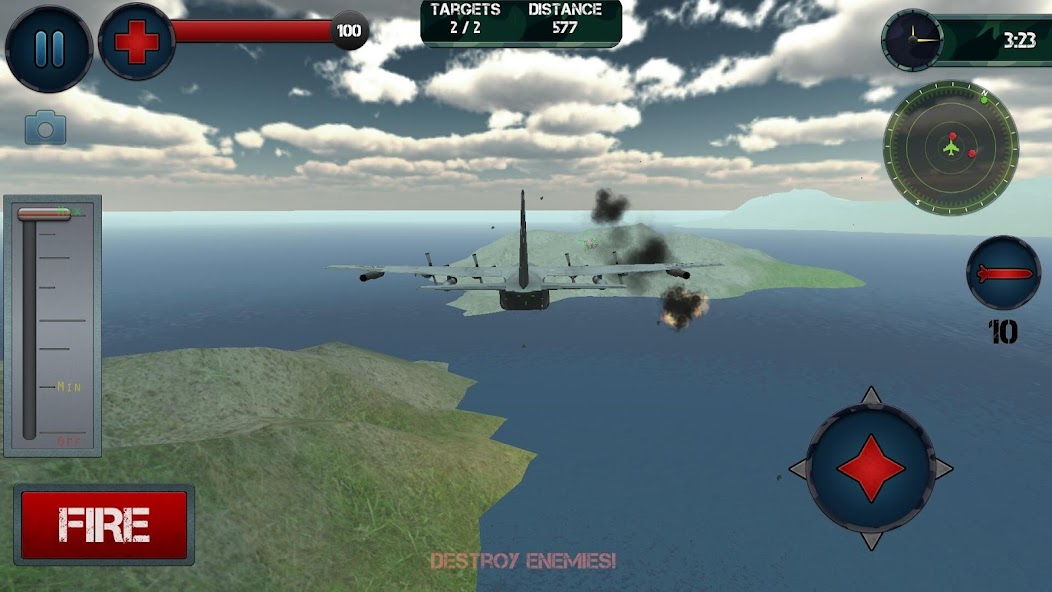This screenshot has width=1052, height=592.
Task: Tap the red diamond joystick center
Action: coord(871,468)
